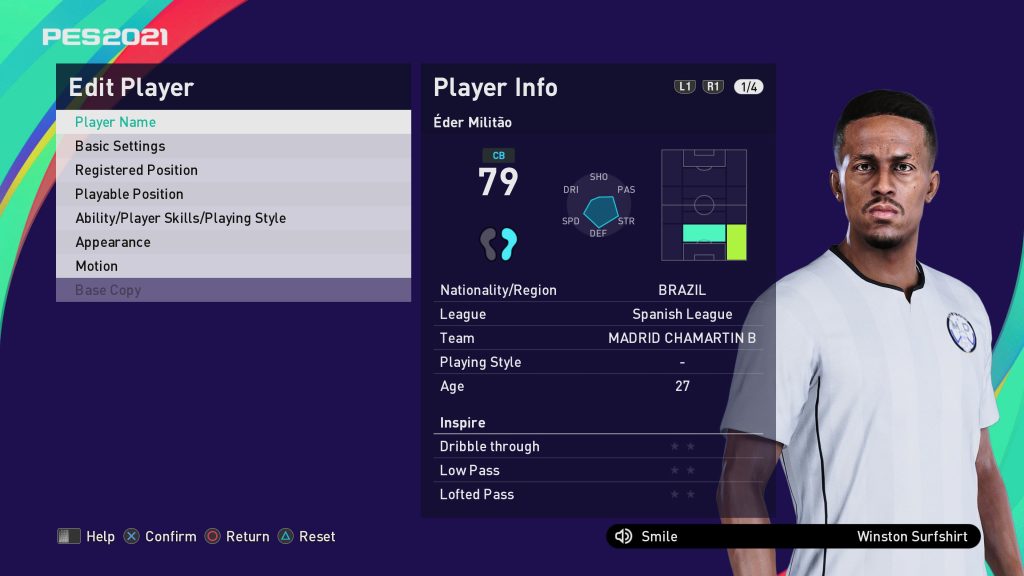Click the greyed-out Base Copy entry
The width and height of the screenshot is (1024, 576).
pyautogui.click(x=232, y=290)
